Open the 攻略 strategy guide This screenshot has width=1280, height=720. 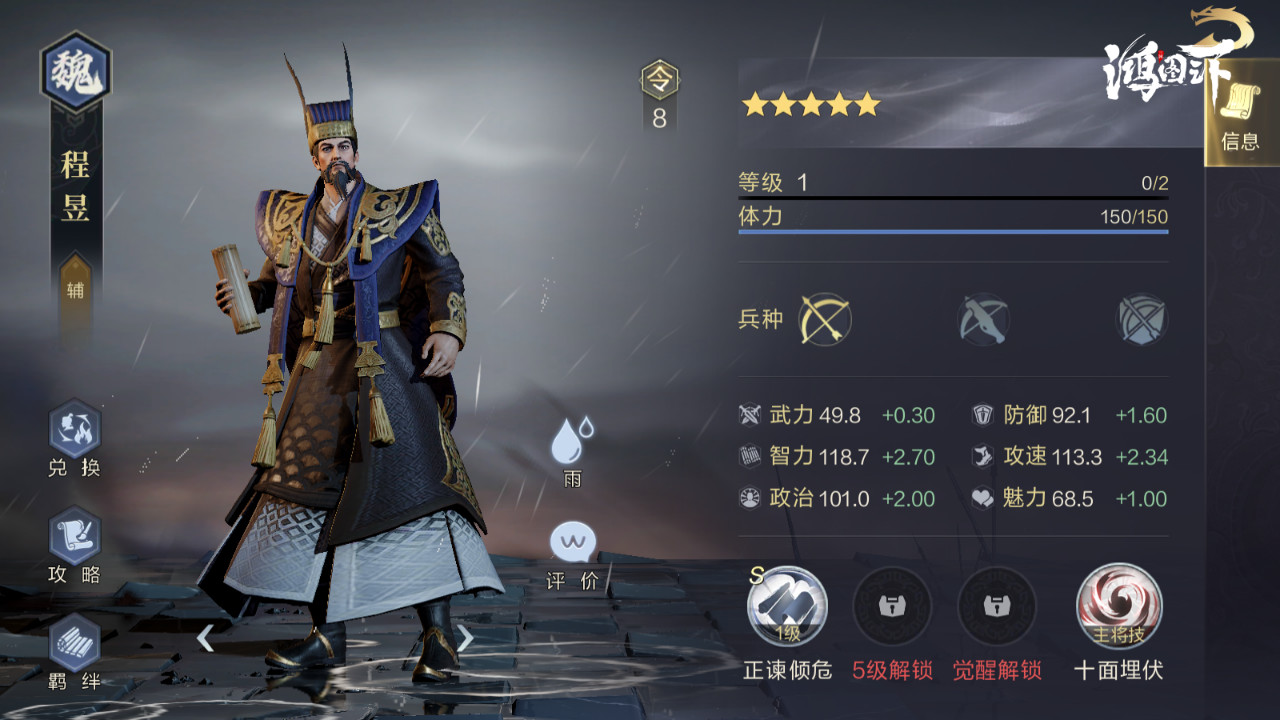(x=75, y=537)
